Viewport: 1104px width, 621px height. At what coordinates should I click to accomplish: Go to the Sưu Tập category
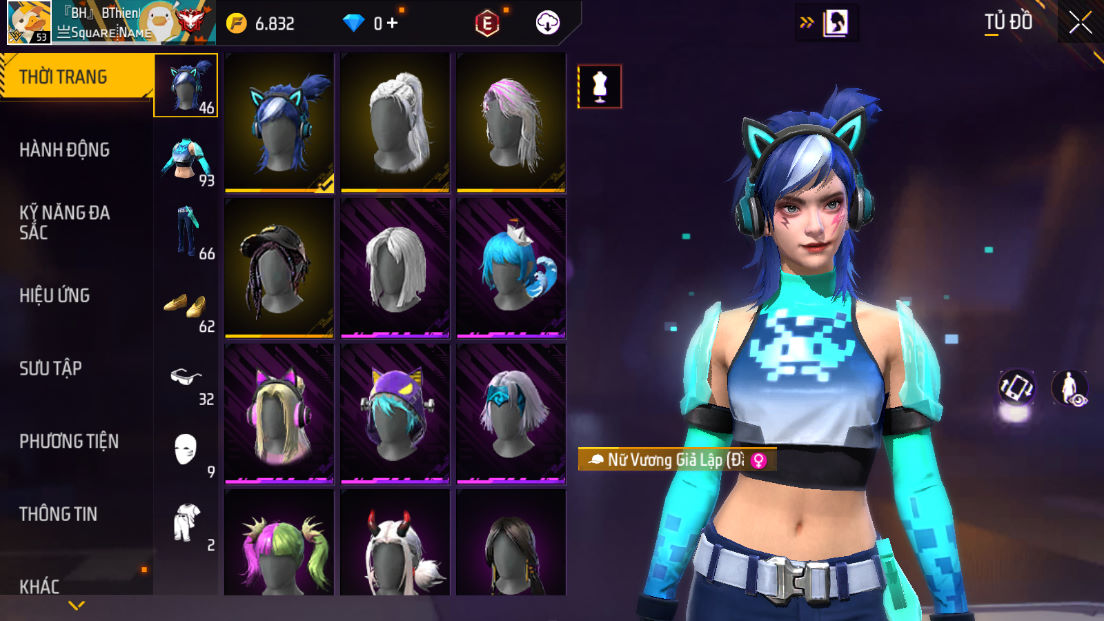point(51,368)
